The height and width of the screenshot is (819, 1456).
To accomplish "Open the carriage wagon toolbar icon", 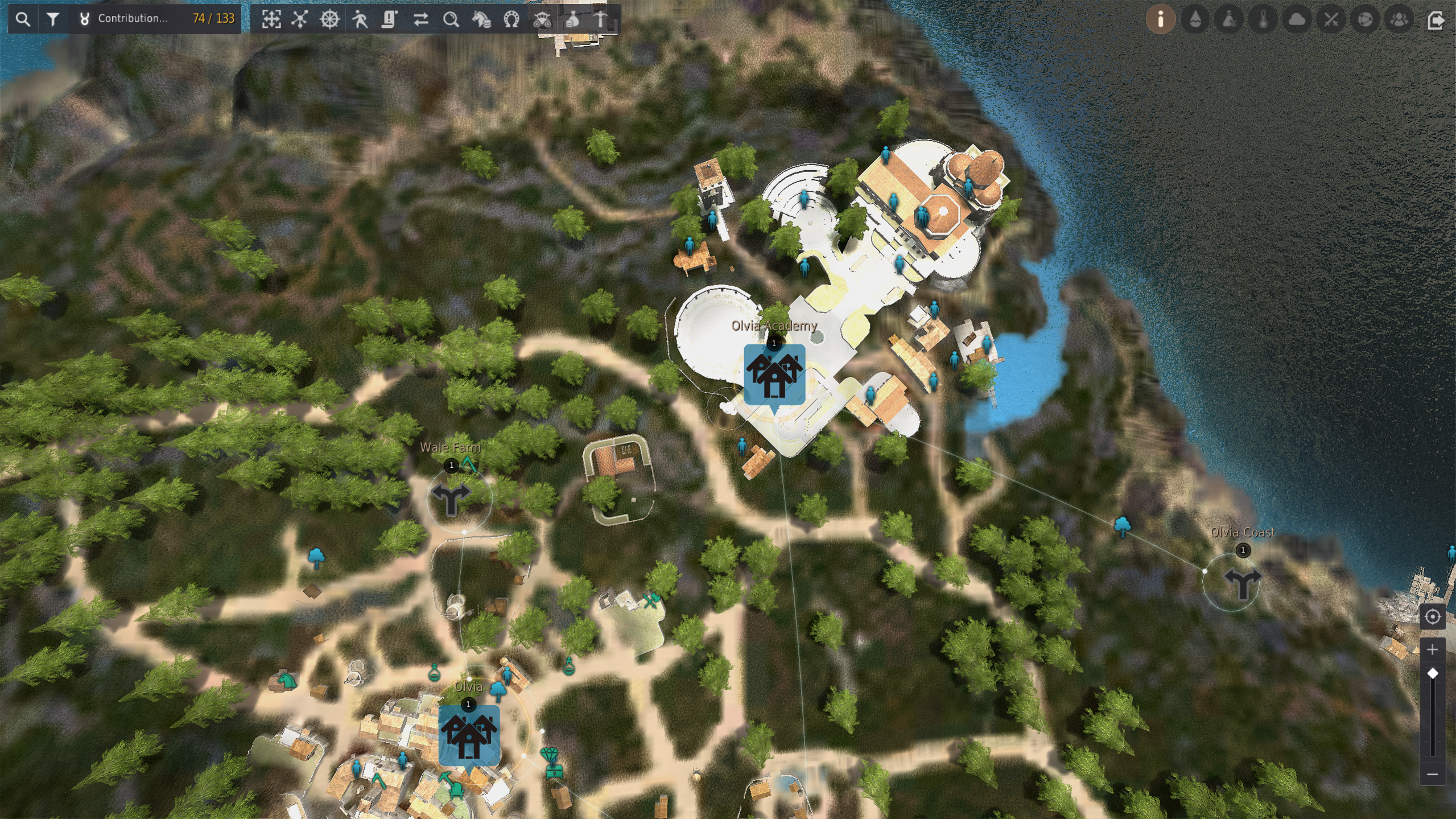I will coord(542,19).
